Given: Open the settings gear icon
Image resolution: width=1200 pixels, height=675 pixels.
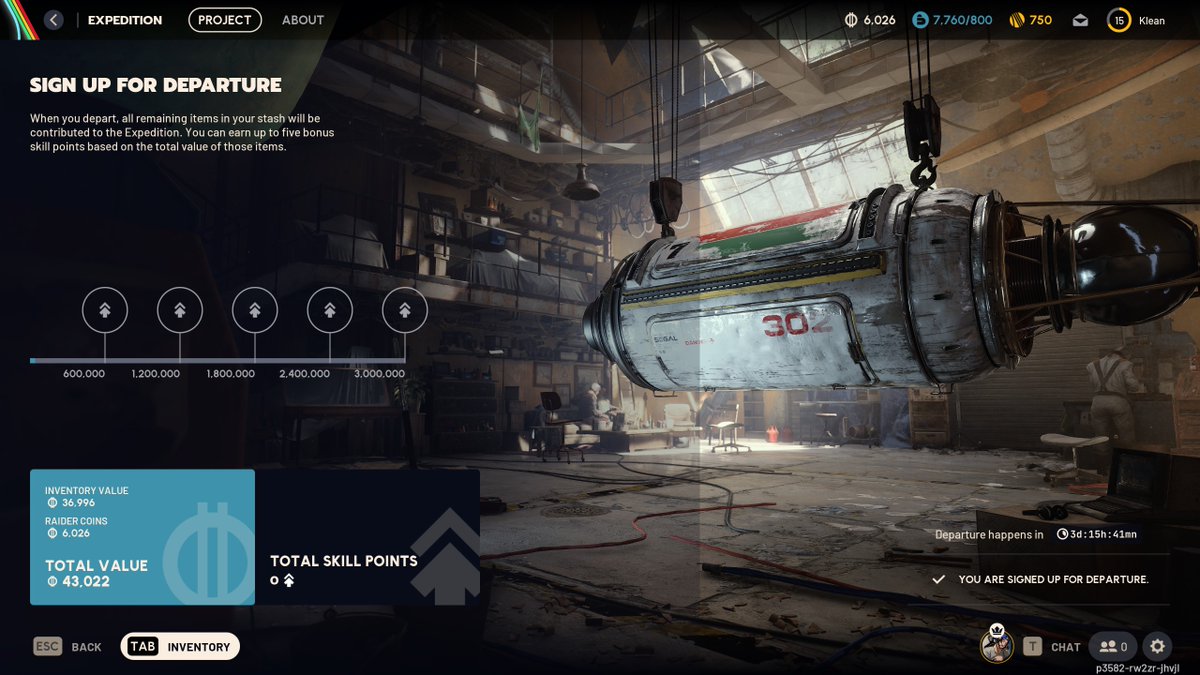Looking at the screenshot, I should [1158, 647].
